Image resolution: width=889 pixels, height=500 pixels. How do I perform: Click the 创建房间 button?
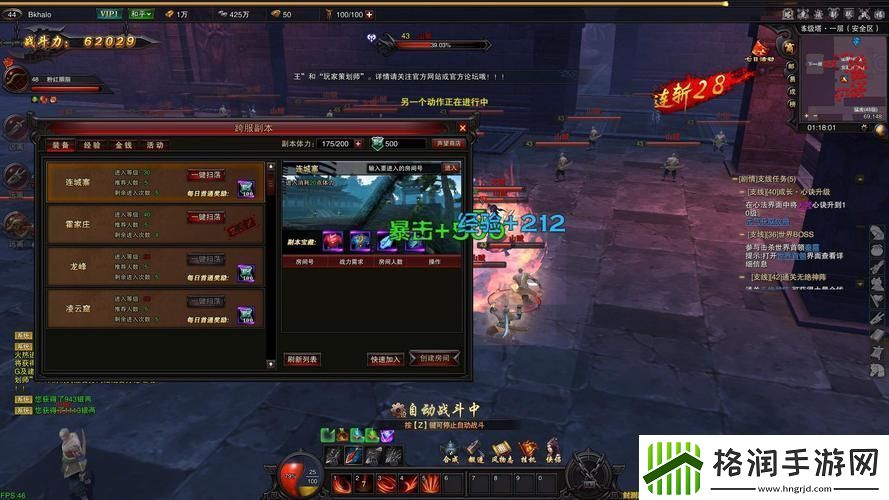[435, 358]
